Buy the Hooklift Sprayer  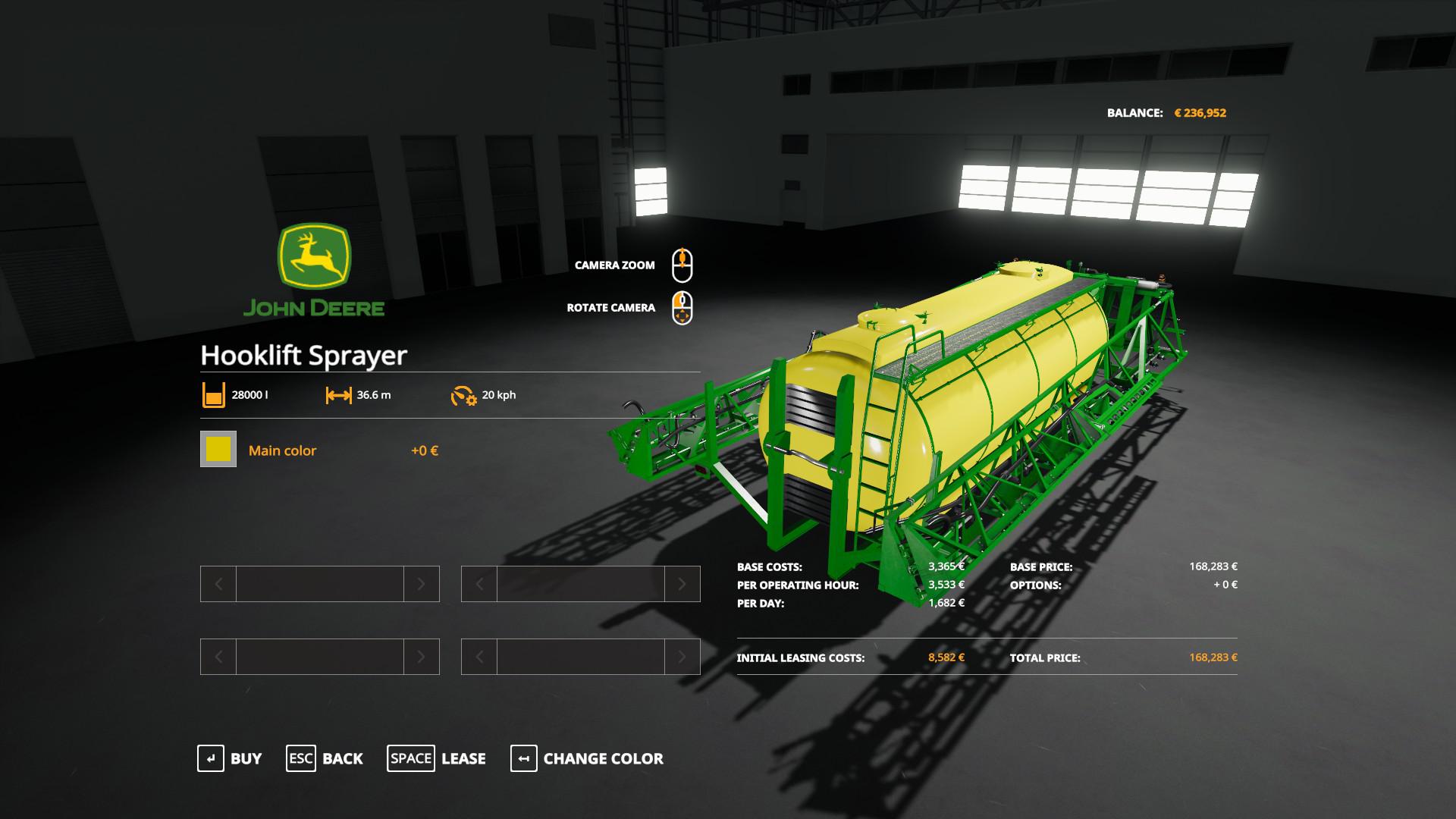(x=230, y=758)
